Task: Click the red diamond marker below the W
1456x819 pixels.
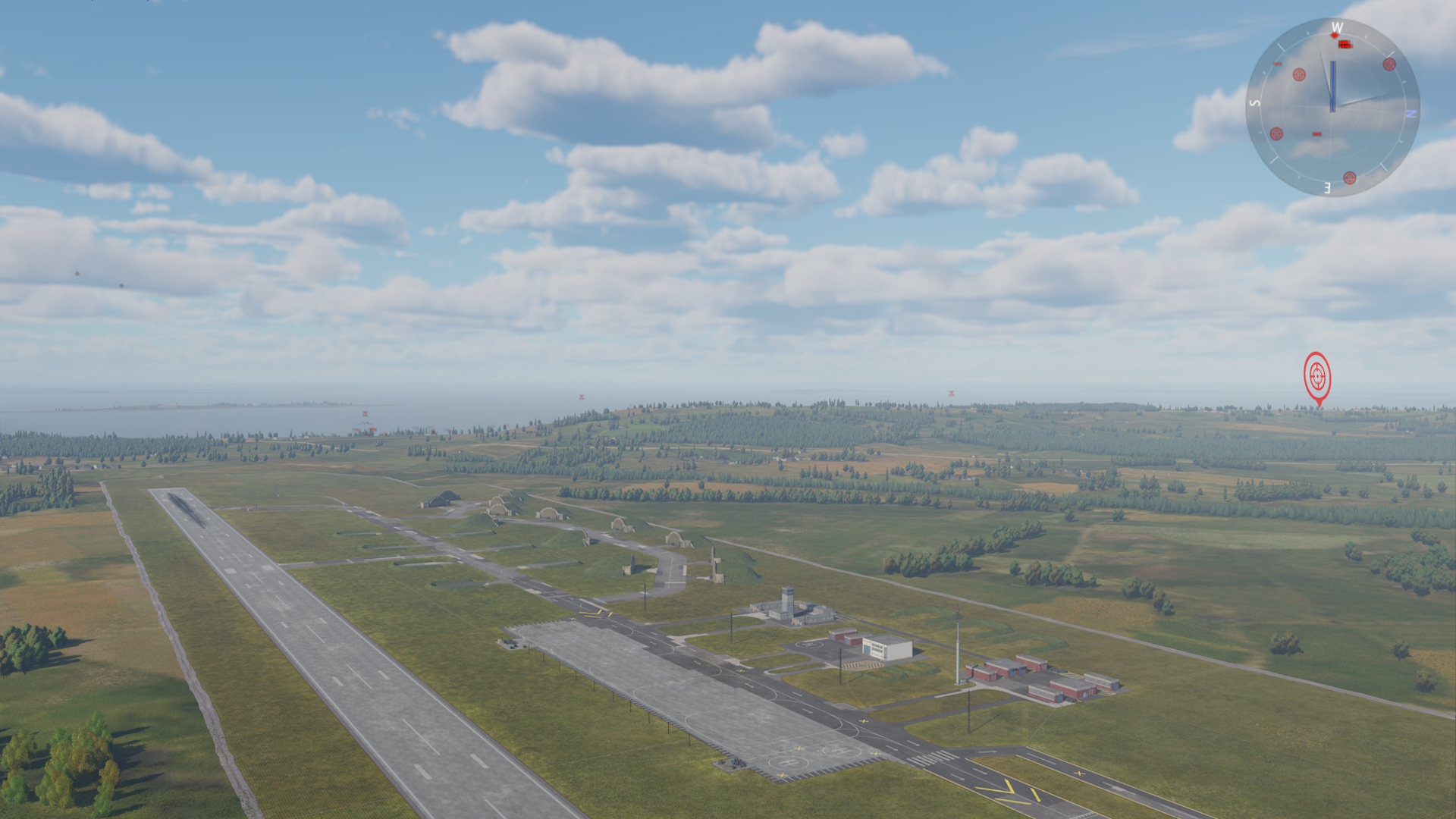Action: 1334,36
